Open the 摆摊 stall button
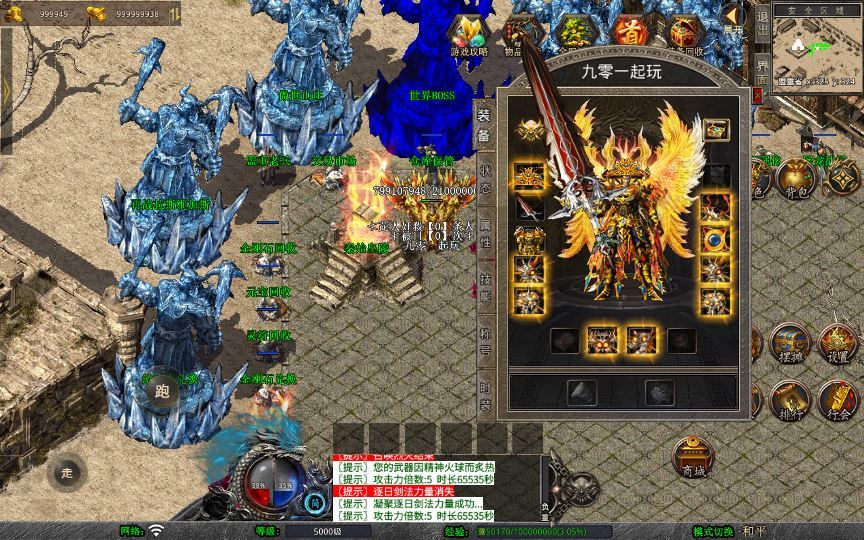Viewport: 864px width, 540px height. 790,344
